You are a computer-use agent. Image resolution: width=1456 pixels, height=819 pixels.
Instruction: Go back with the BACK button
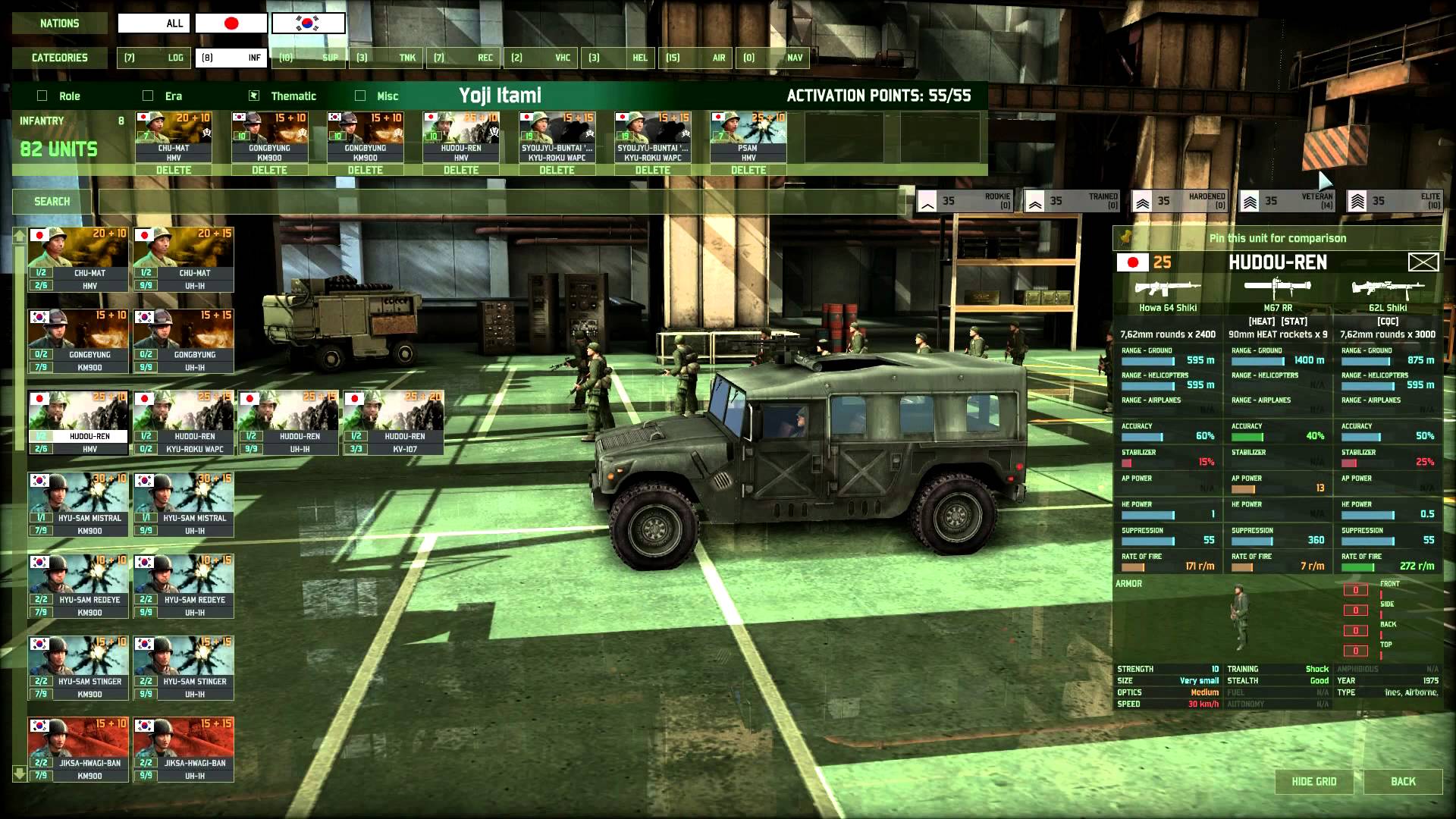tap(1403, 782)
